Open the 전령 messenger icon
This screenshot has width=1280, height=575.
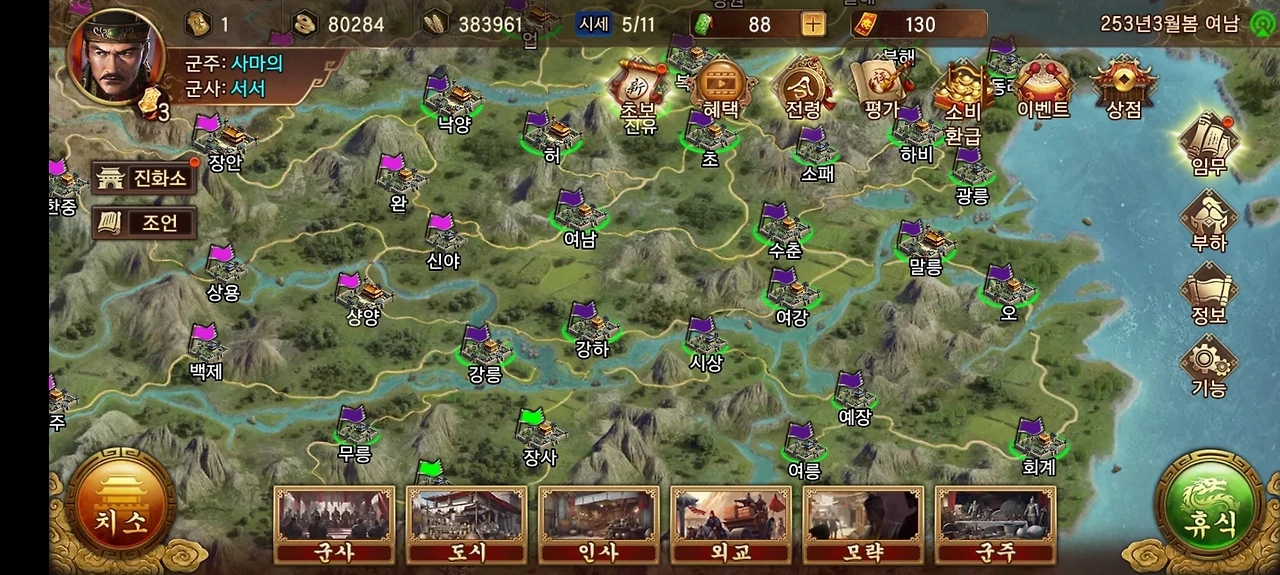803,88
